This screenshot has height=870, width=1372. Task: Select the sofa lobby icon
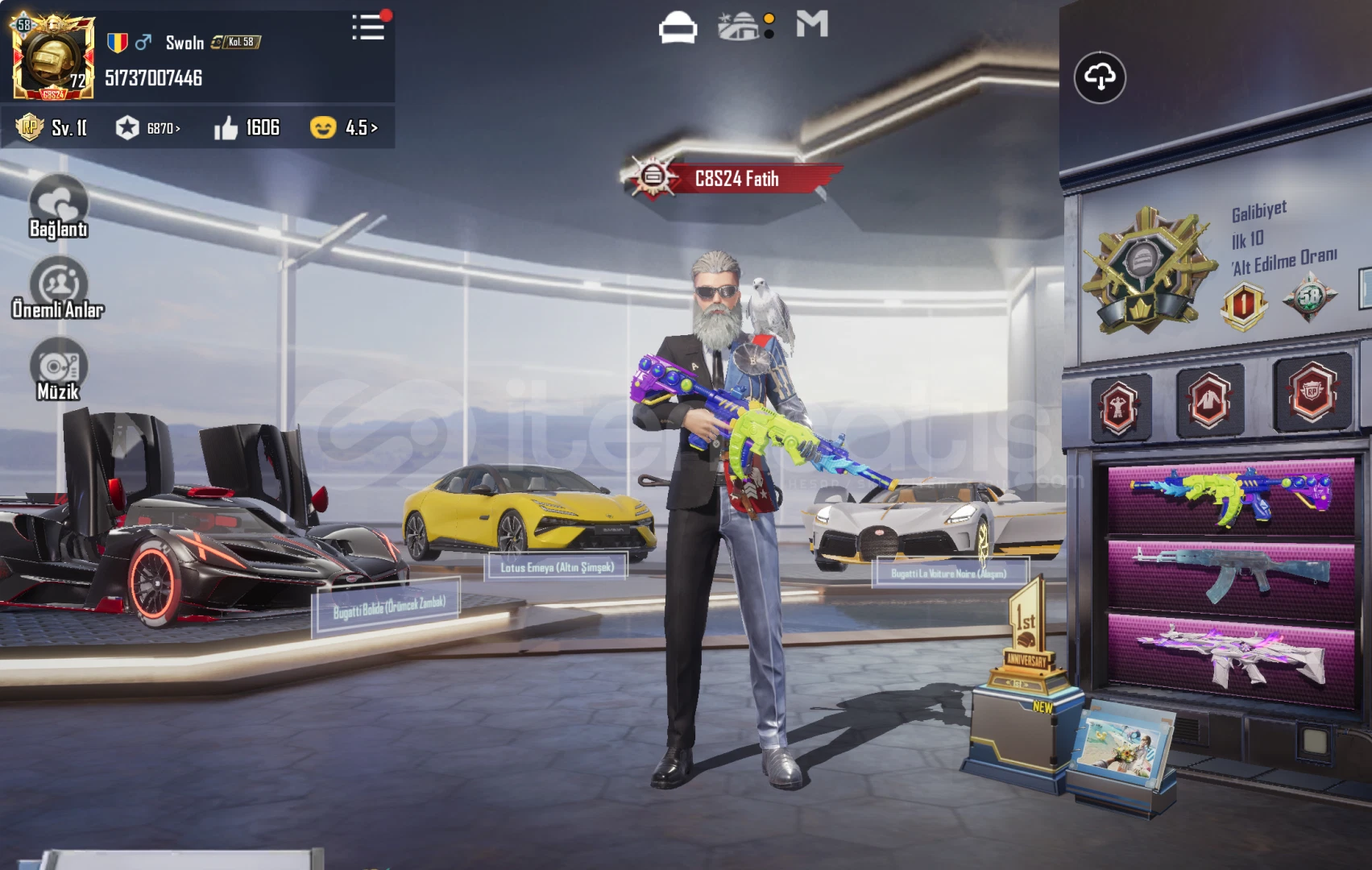pyautogui.click(x=678, y=27)
